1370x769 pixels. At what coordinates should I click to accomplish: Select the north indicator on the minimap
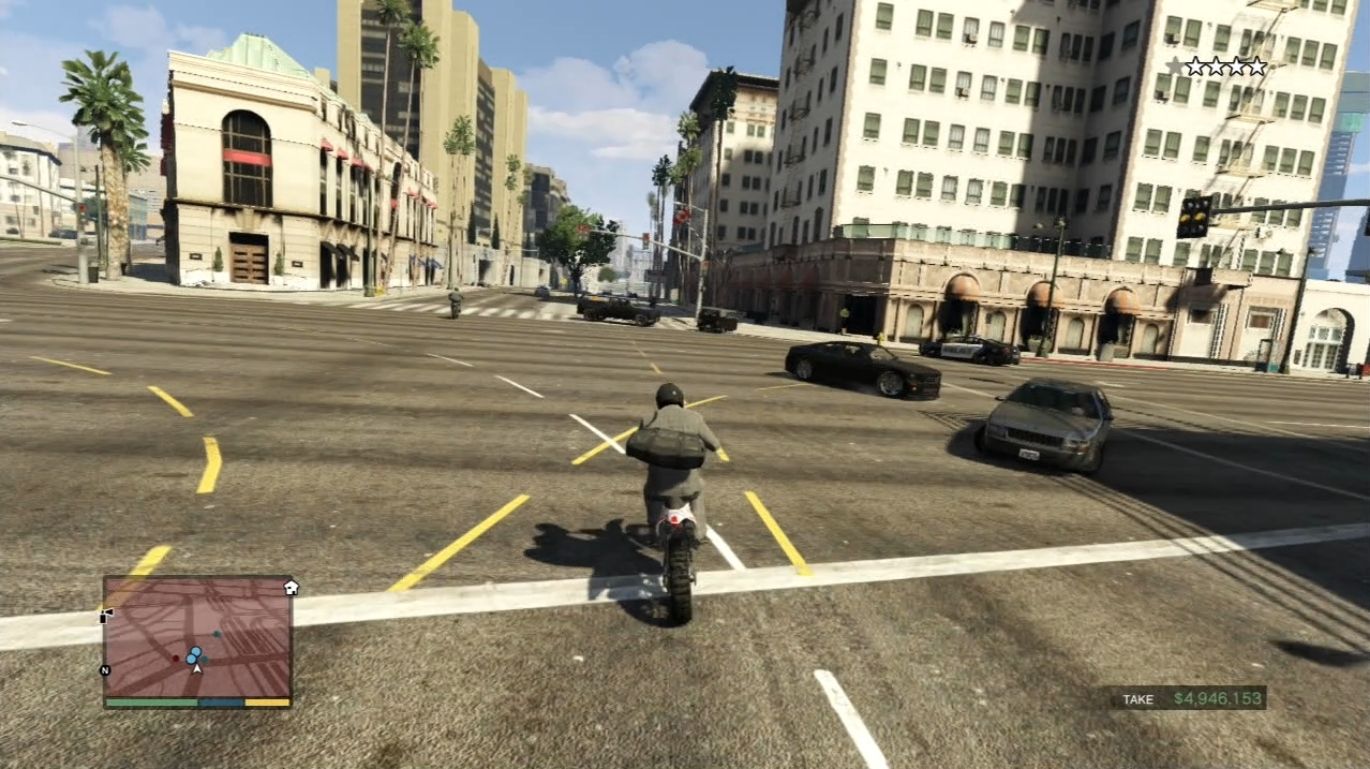pos(104,669)
